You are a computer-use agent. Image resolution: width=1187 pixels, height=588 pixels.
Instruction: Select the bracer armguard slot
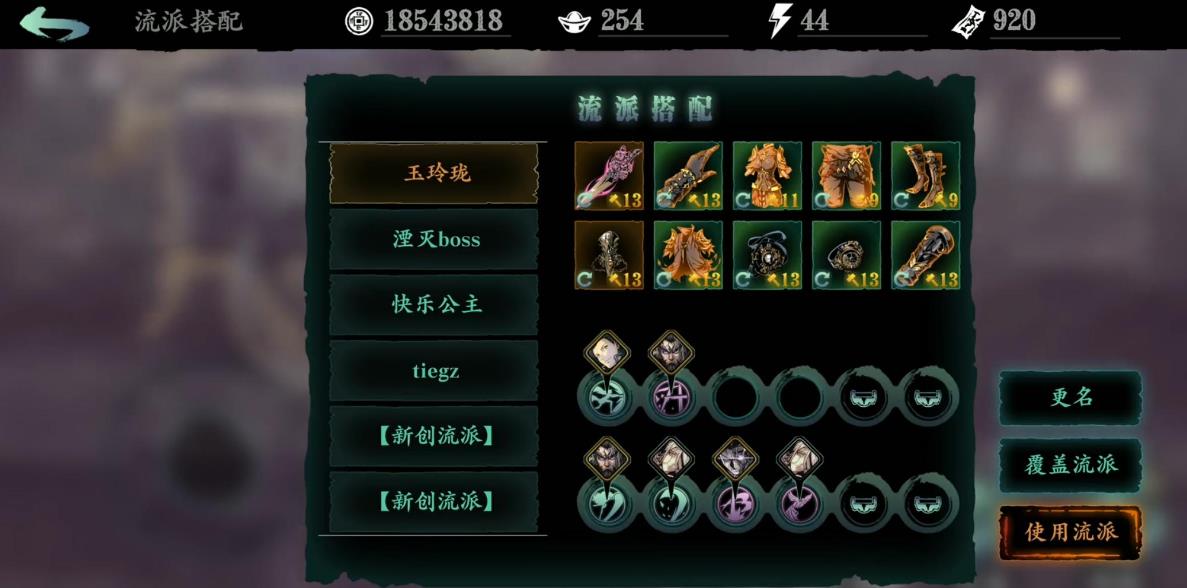[925, 255]
